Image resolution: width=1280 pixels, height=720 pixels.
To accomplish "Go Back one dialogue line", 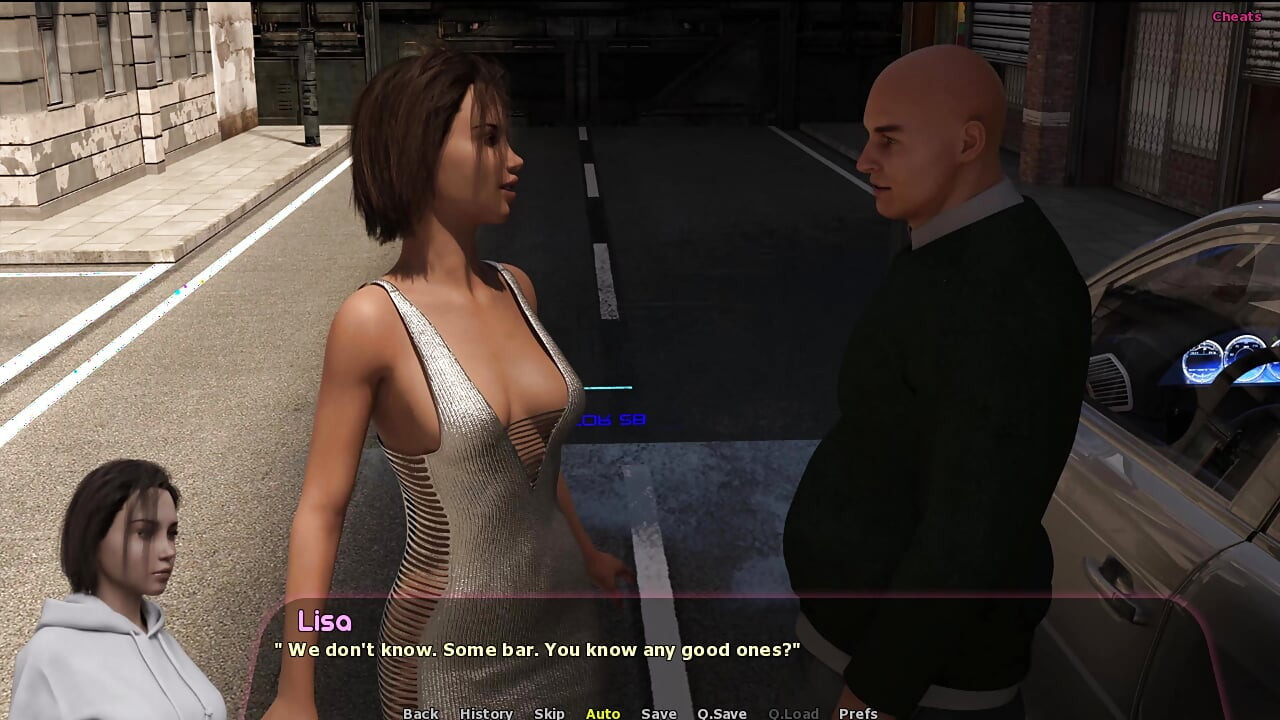I will click(x=420, y=713).
